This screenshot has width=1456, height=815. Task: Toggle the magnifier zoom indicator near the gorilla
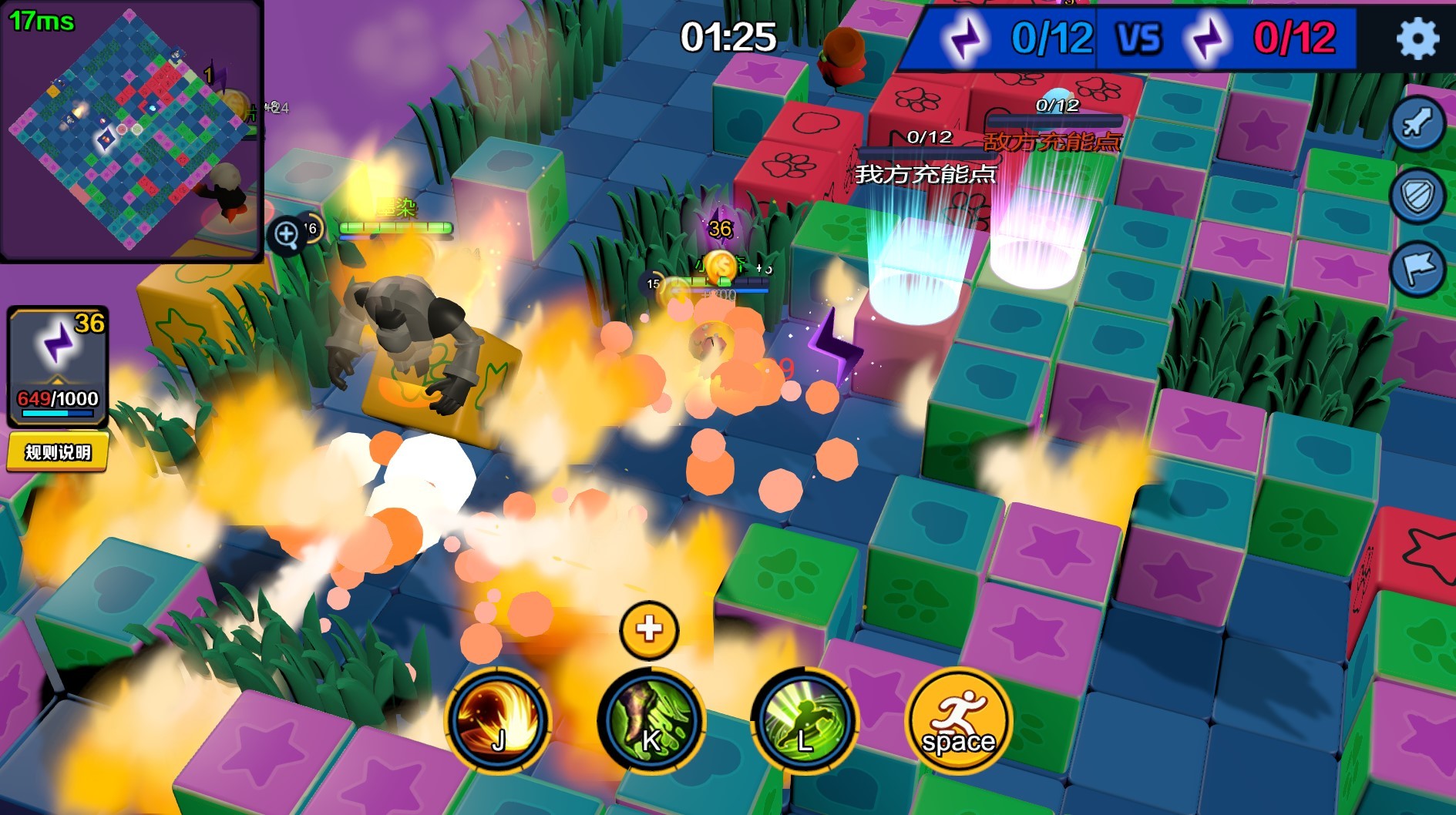(287, 232)
